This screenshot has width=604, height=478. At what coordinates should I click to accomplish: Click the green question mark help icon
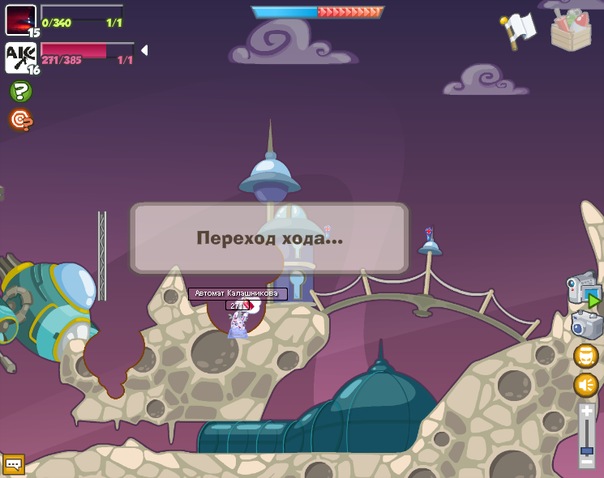click(x=20, y=91)
